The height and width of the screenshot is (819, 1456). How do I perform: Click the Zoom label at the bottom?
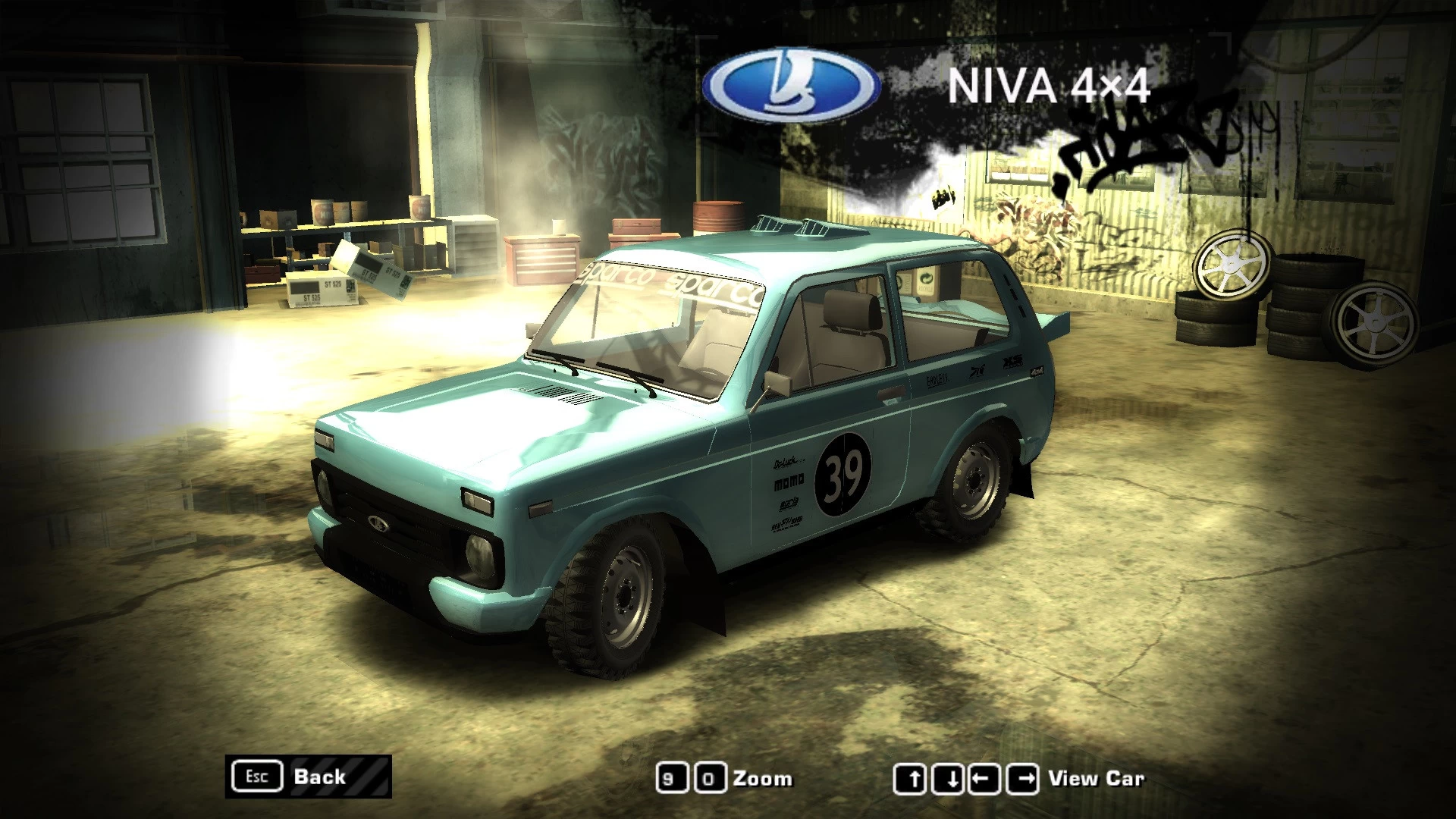762,777
